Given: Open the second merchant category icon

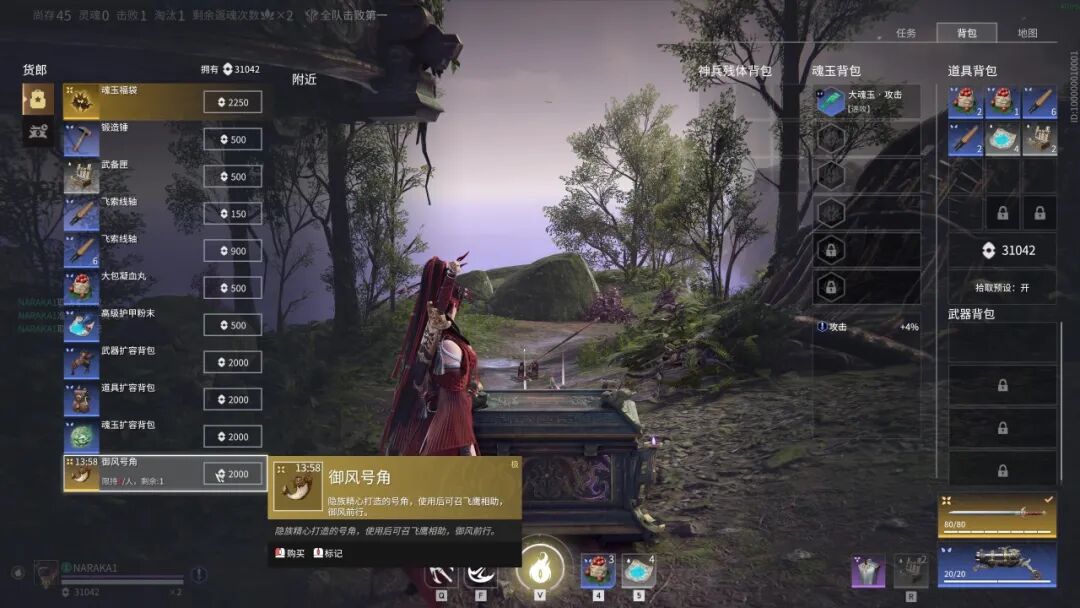Looking at the screenshot, I should click(38, 130).
